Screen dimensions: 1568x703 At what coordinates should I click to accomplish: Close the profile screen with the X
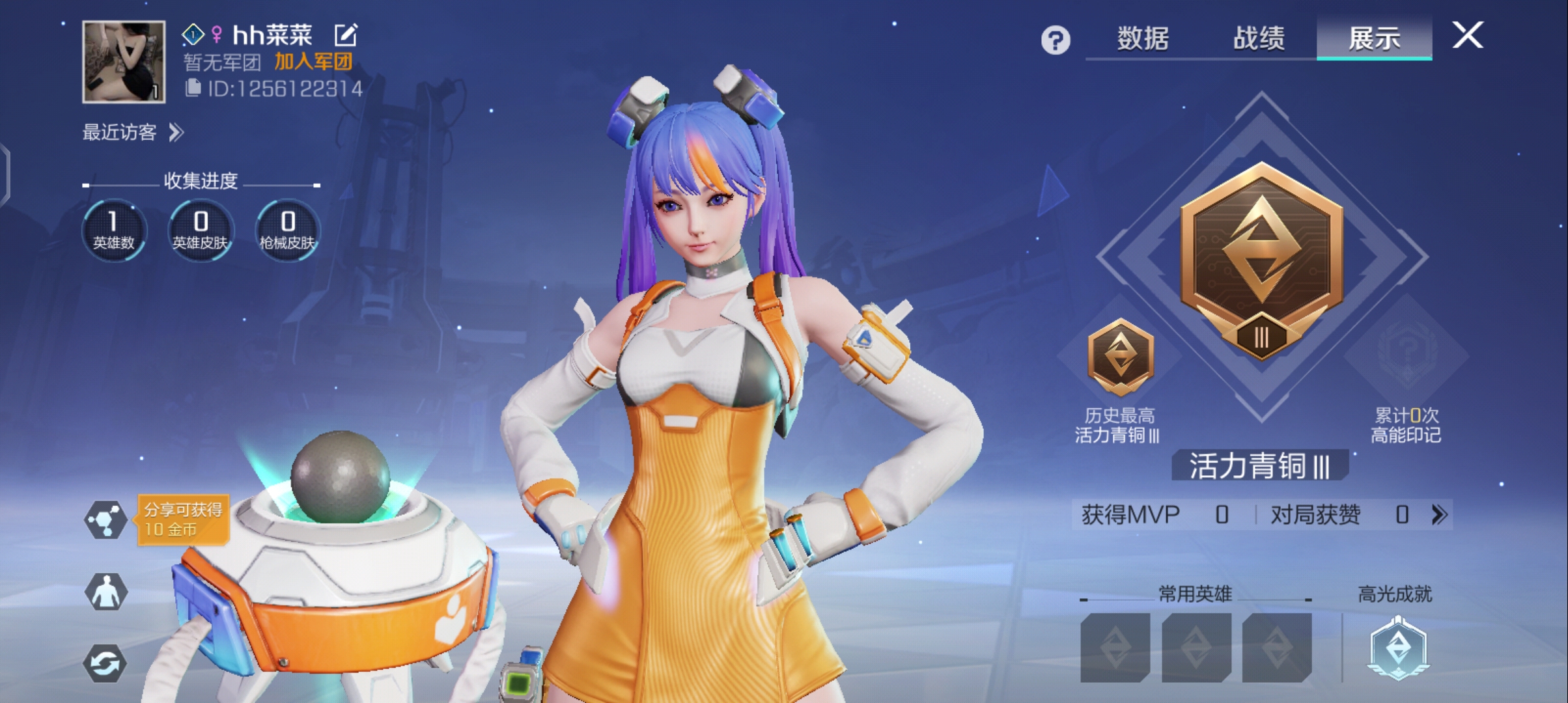(x=1468, y=35)
